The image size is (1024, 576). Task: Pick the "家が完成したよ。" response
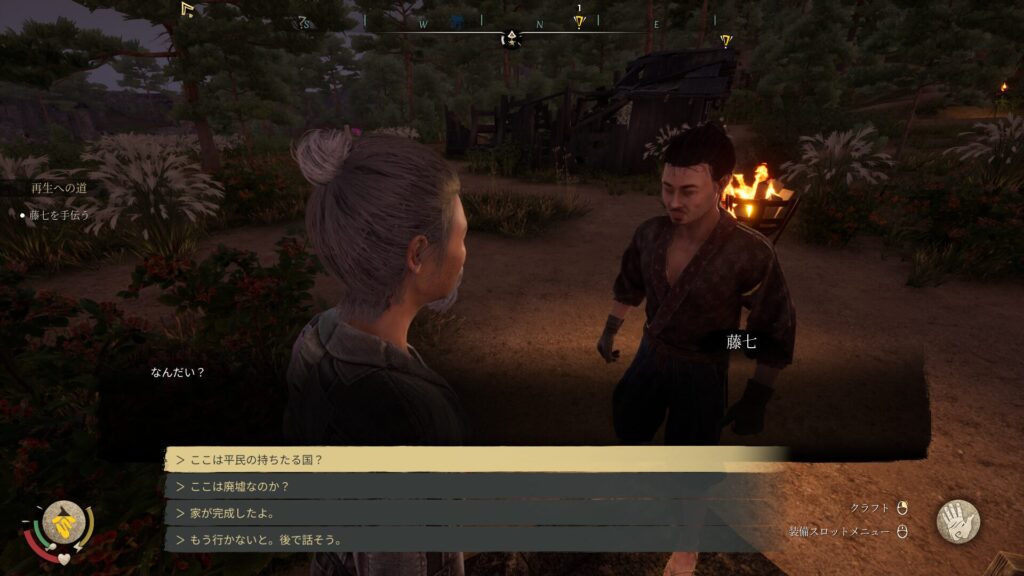(x=470, y=513)
